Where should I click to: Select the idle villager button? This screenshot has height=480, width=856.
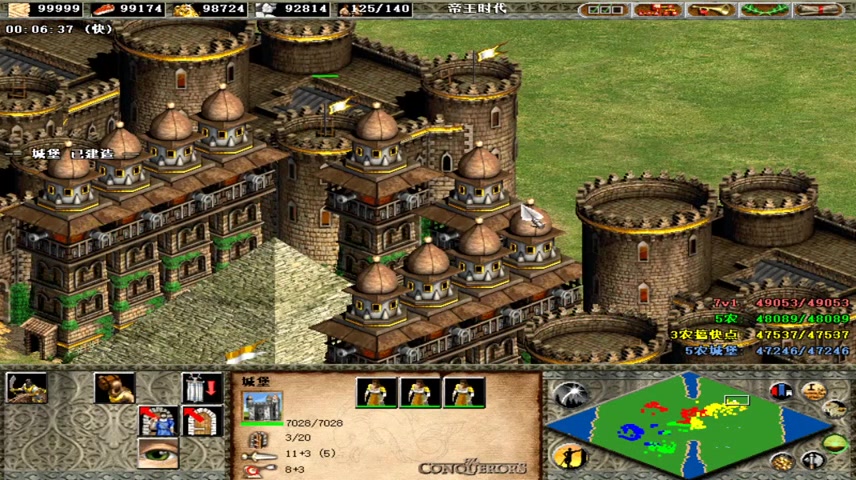click(x=569, y=456)
